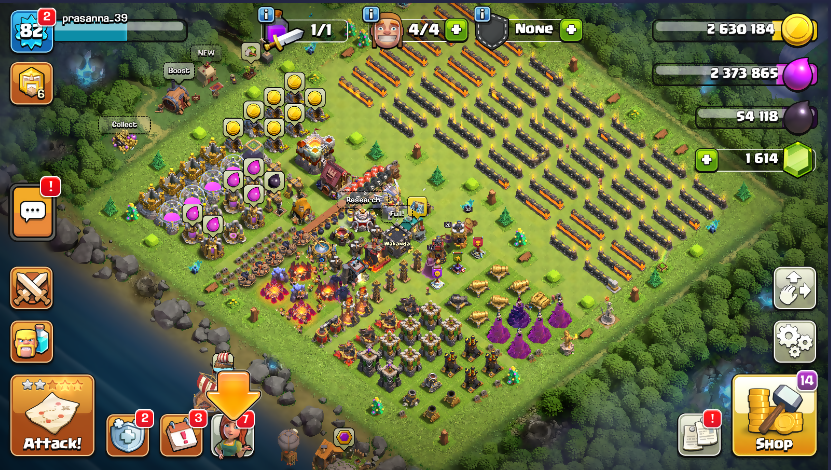The image size is (831, 470).
Task: Show info for the 4/4 builders
Action: point(371,15)
